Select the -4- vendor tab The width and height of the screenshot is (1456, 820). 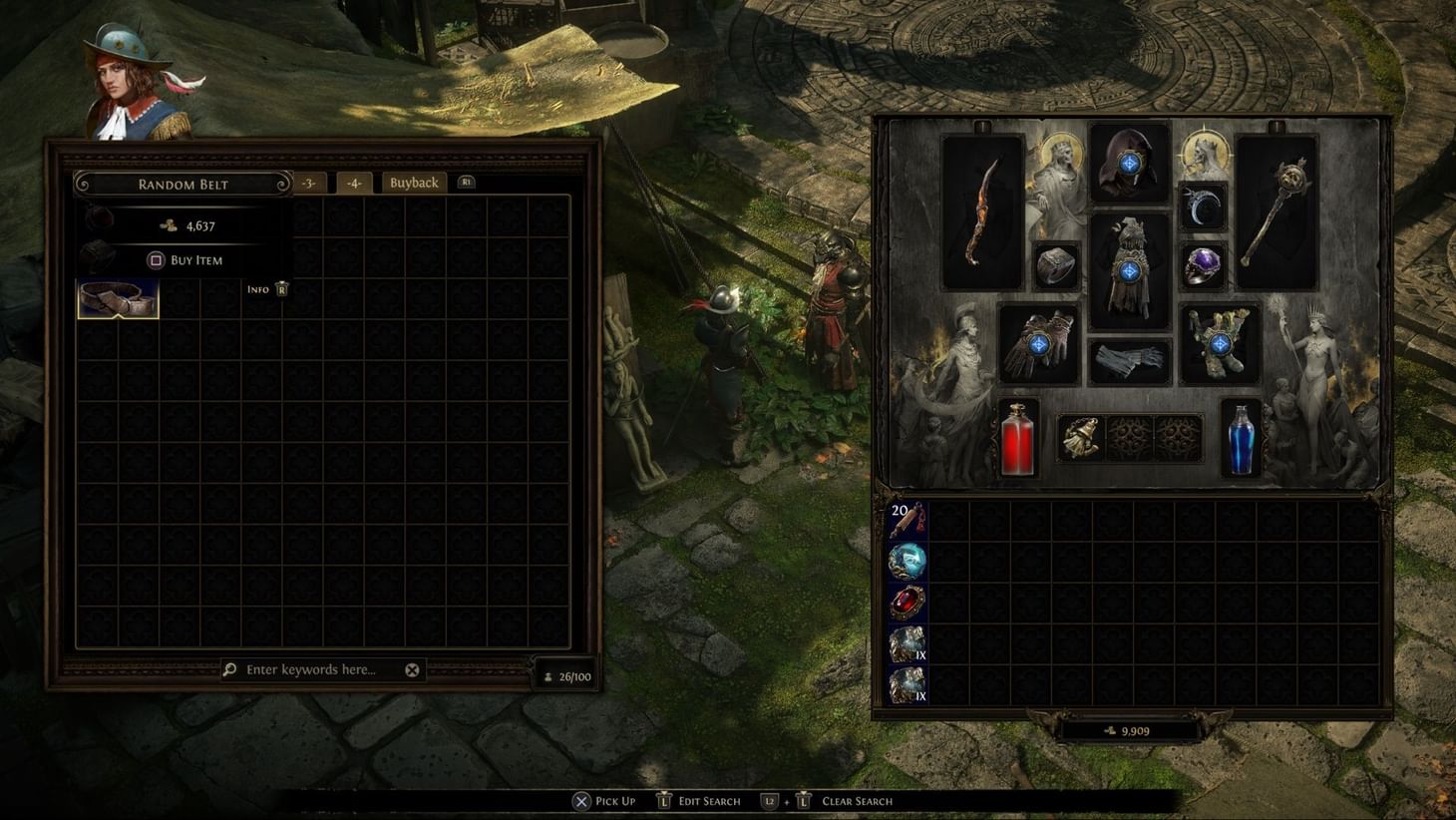point(354,183)
